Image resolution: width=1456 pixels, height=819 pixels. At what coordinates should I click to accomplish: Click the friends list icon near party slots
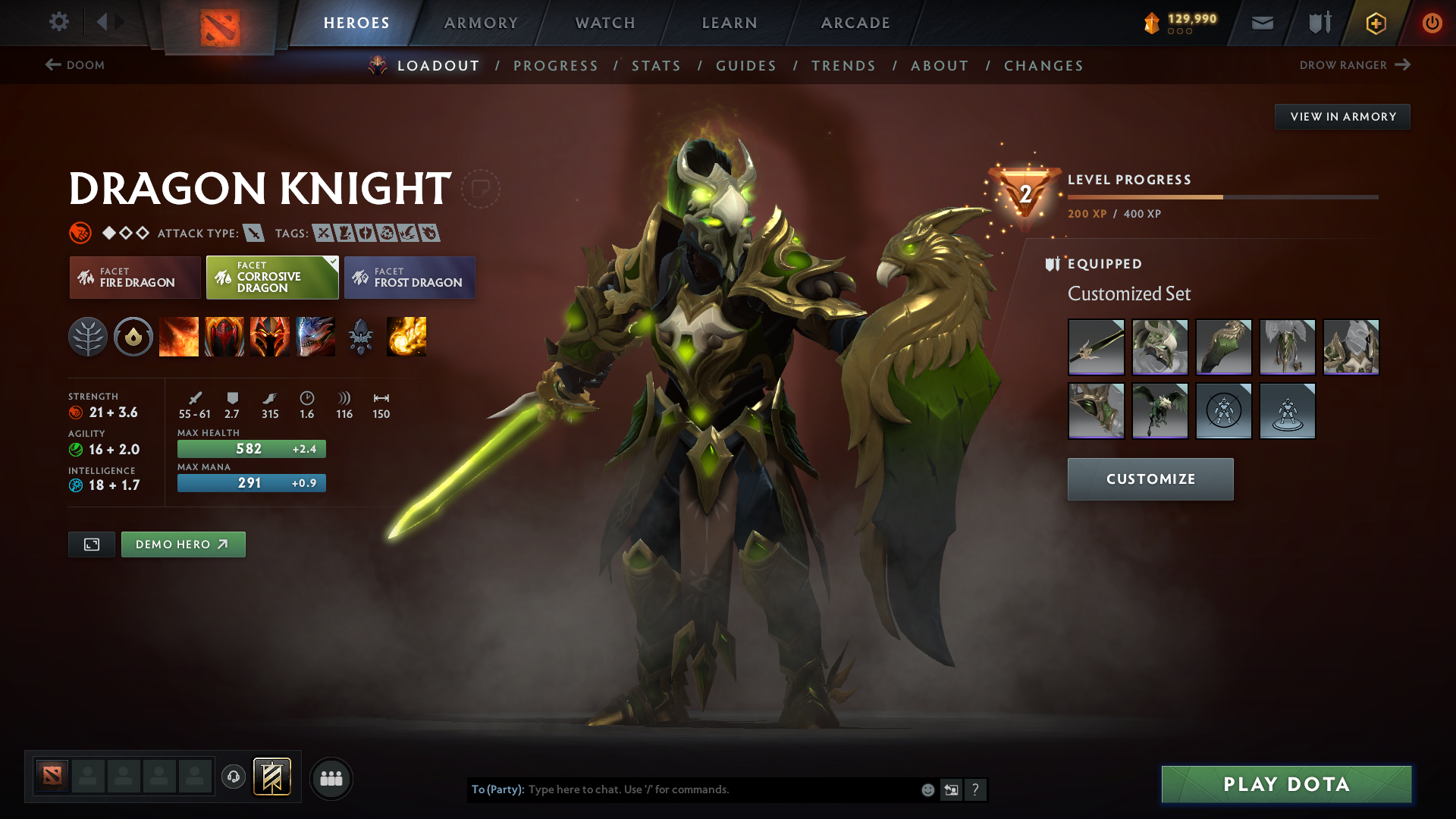point(331,778)
